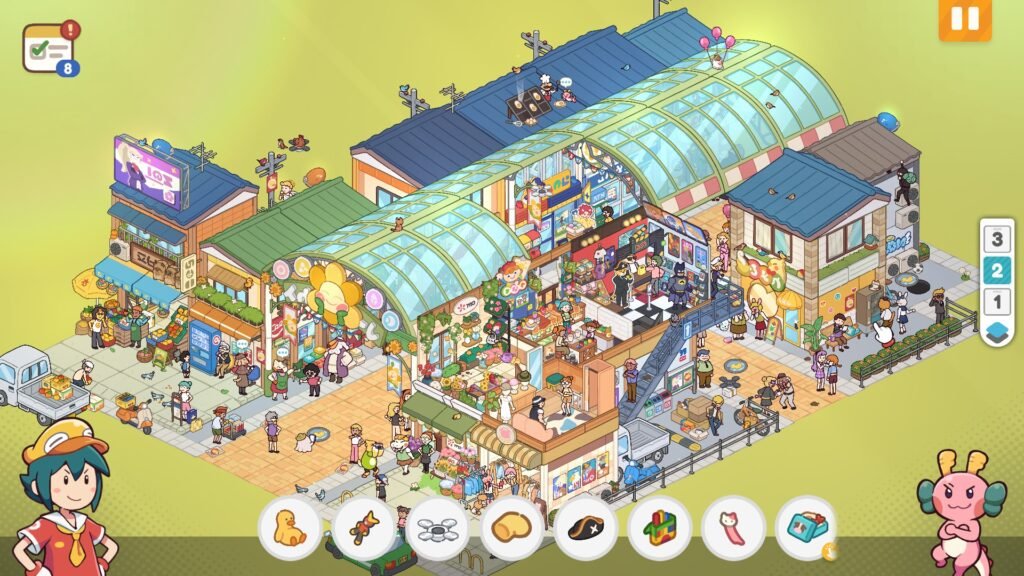Pick the yellow bread loaf item
1024x576 pixels.
point(512,528)
